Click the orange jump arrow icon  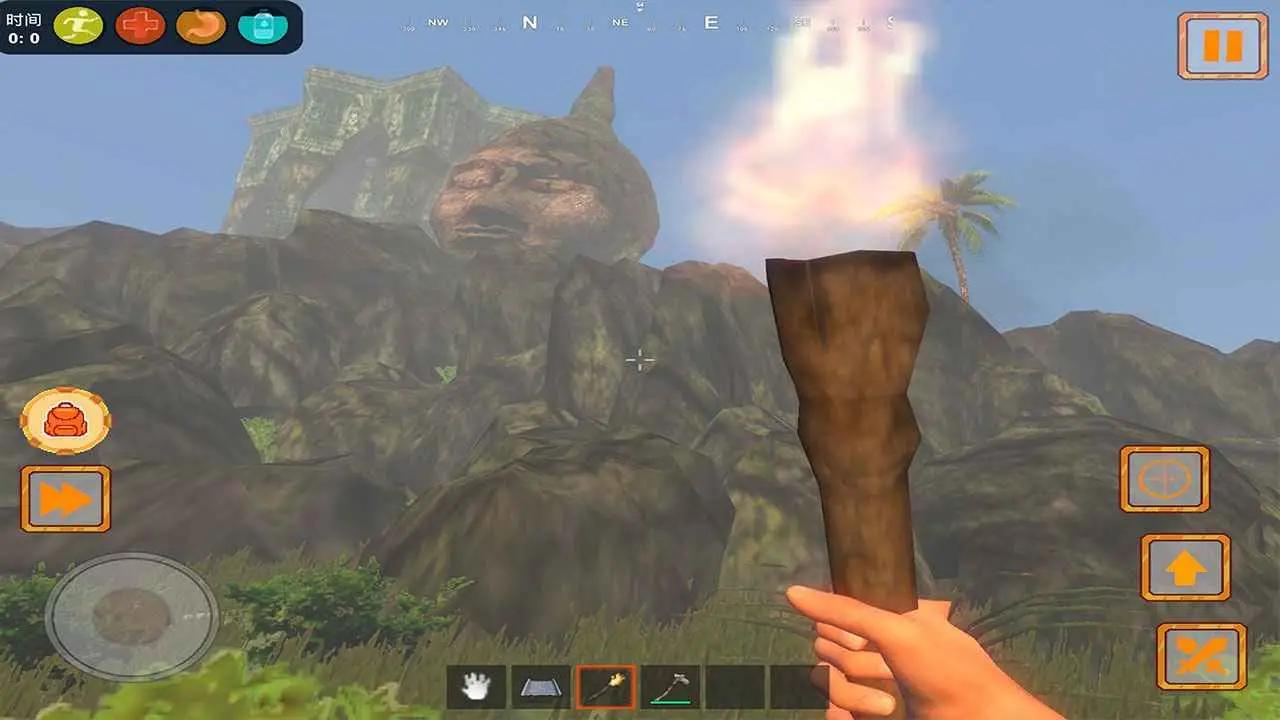click(1186, 566)
